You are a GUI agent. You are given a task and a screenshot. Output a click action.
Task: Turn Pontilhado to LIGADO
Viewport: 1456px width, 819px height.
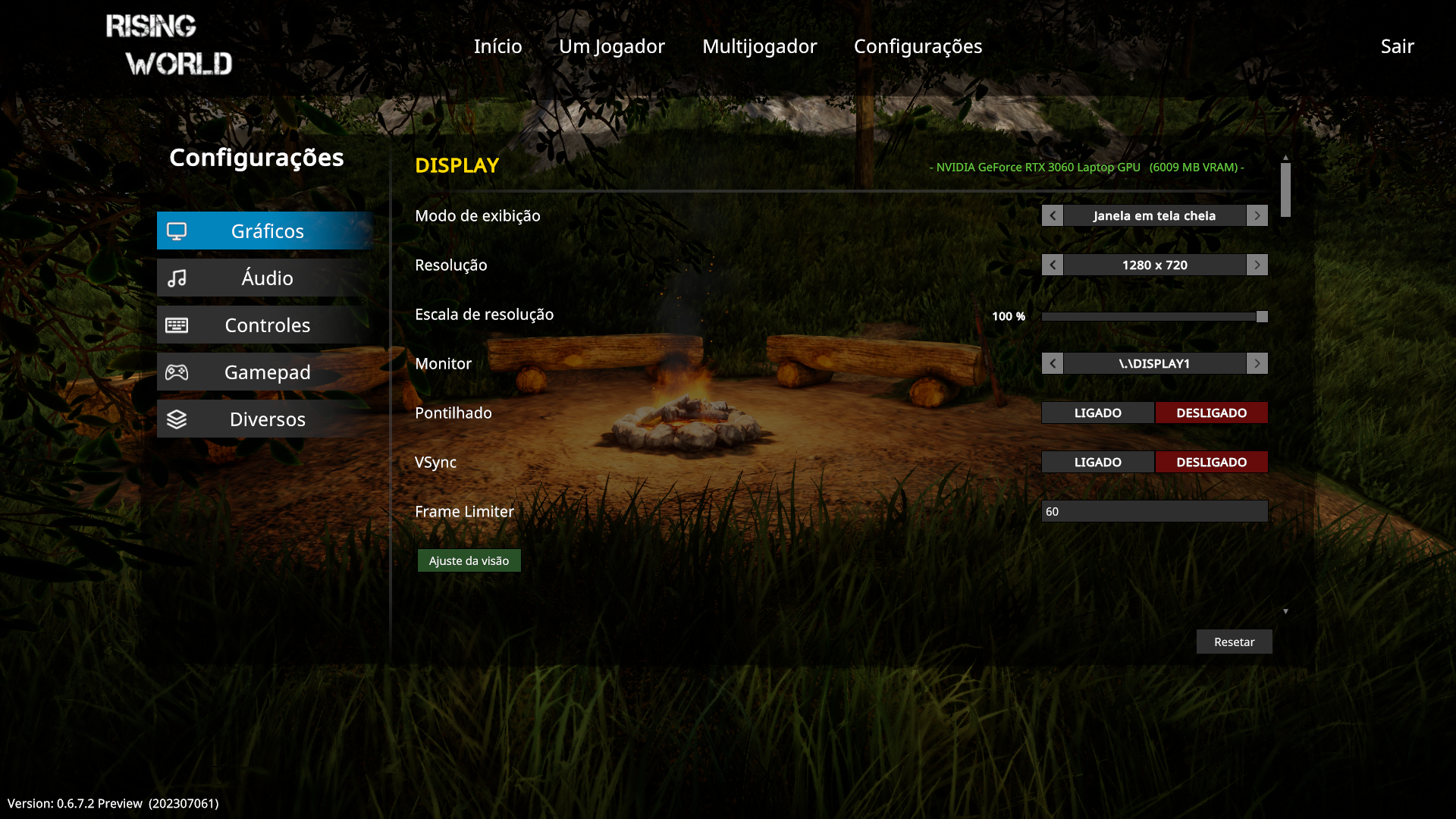1097,413
